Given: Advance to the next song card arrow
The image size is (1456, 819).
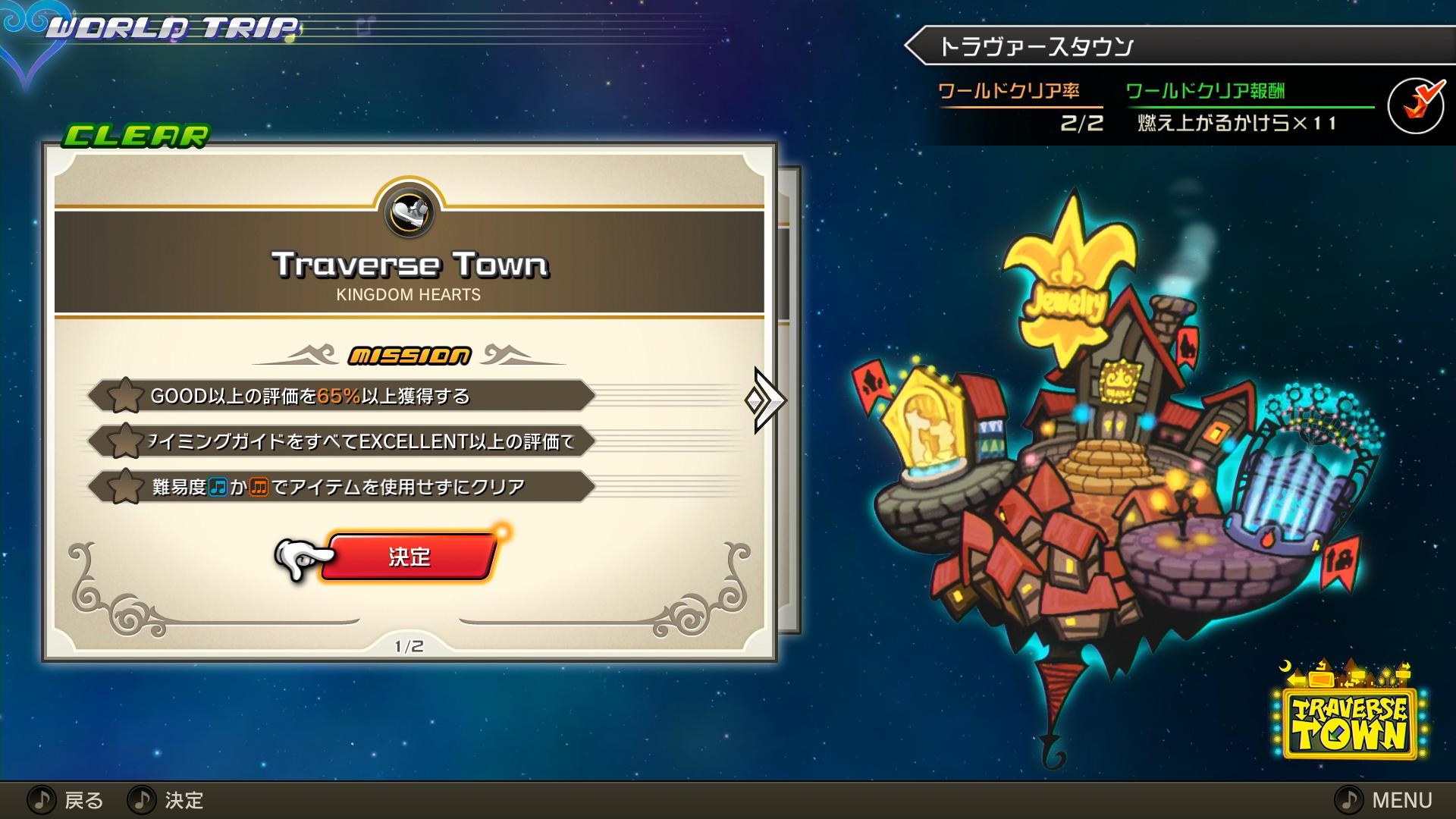Looking at the screenshot, I should pyautogui.click(x=767, y=400).
